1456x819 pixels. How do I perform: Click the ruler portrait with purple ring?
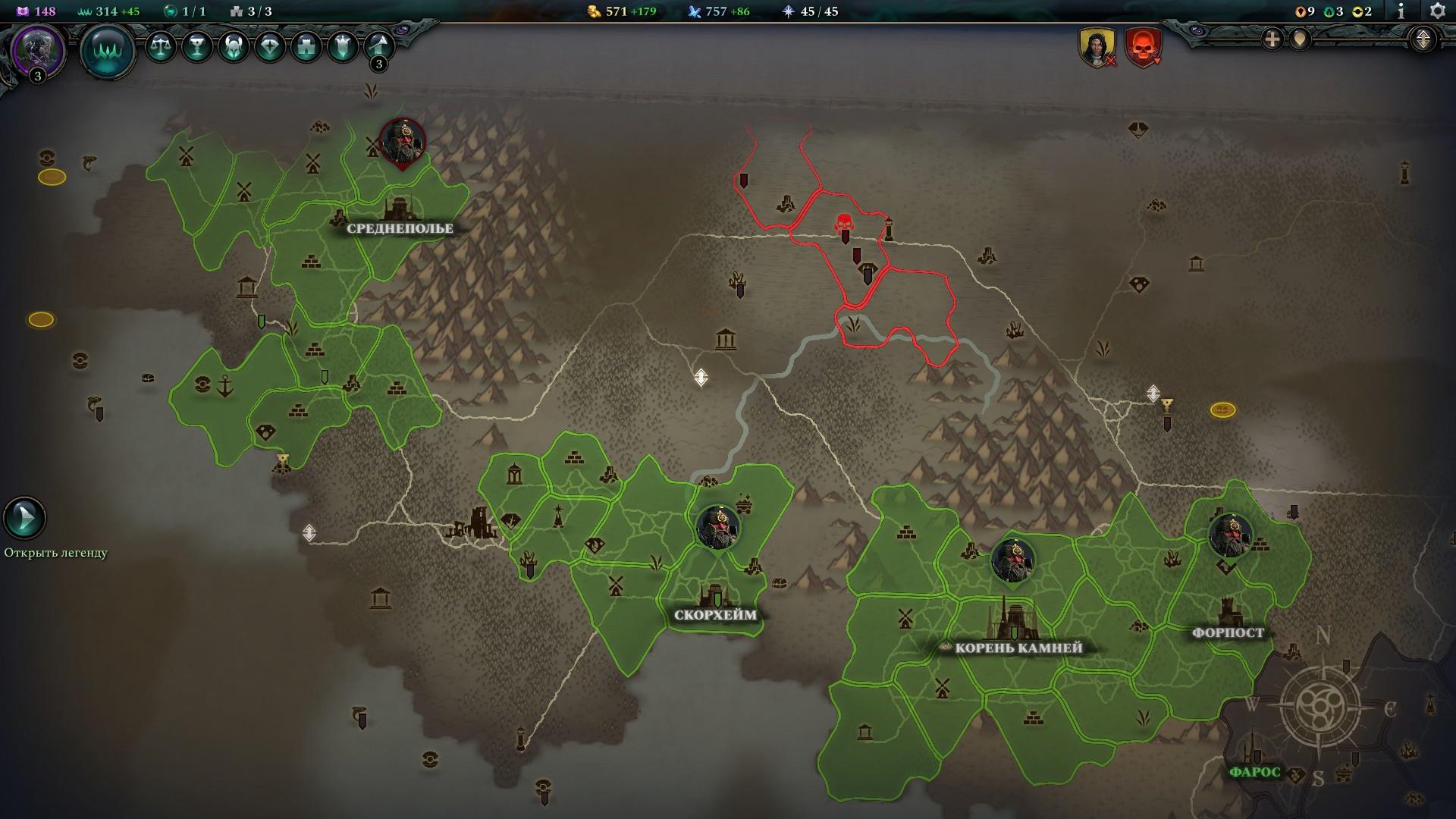tap(37, 49)
